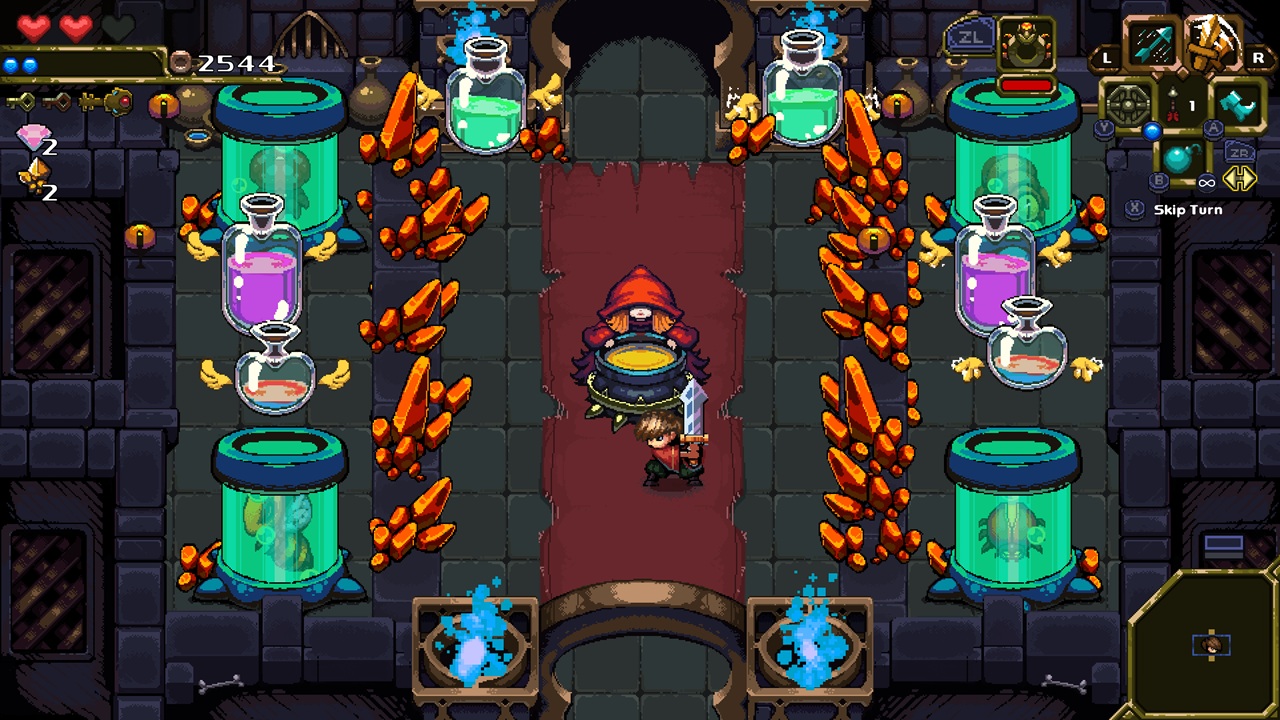
Task: Open the shield relic icon near the Y button
Action: (x=1127, y=102)
